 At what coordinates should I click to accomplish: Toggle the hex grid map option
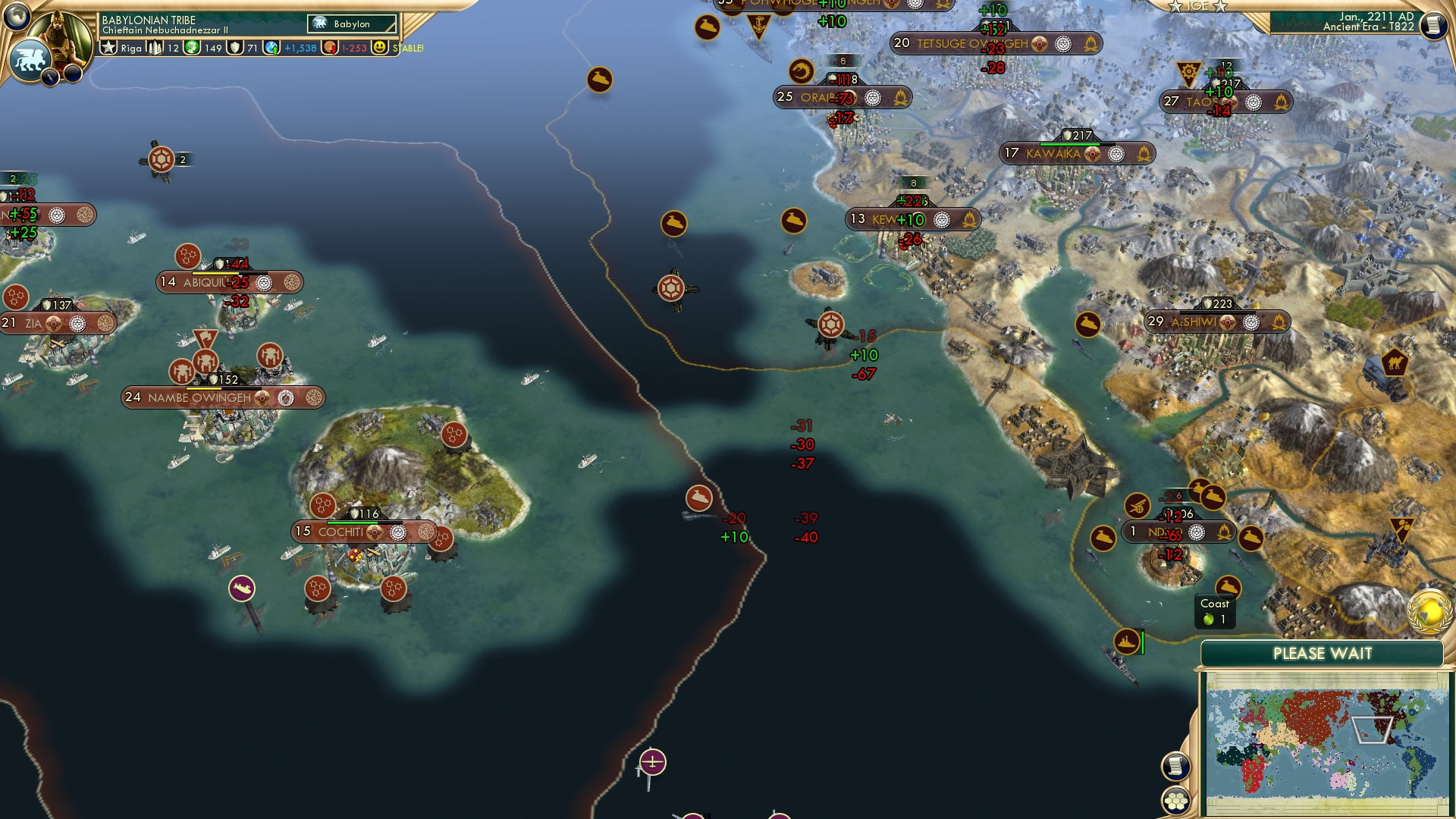point(1175,801)
